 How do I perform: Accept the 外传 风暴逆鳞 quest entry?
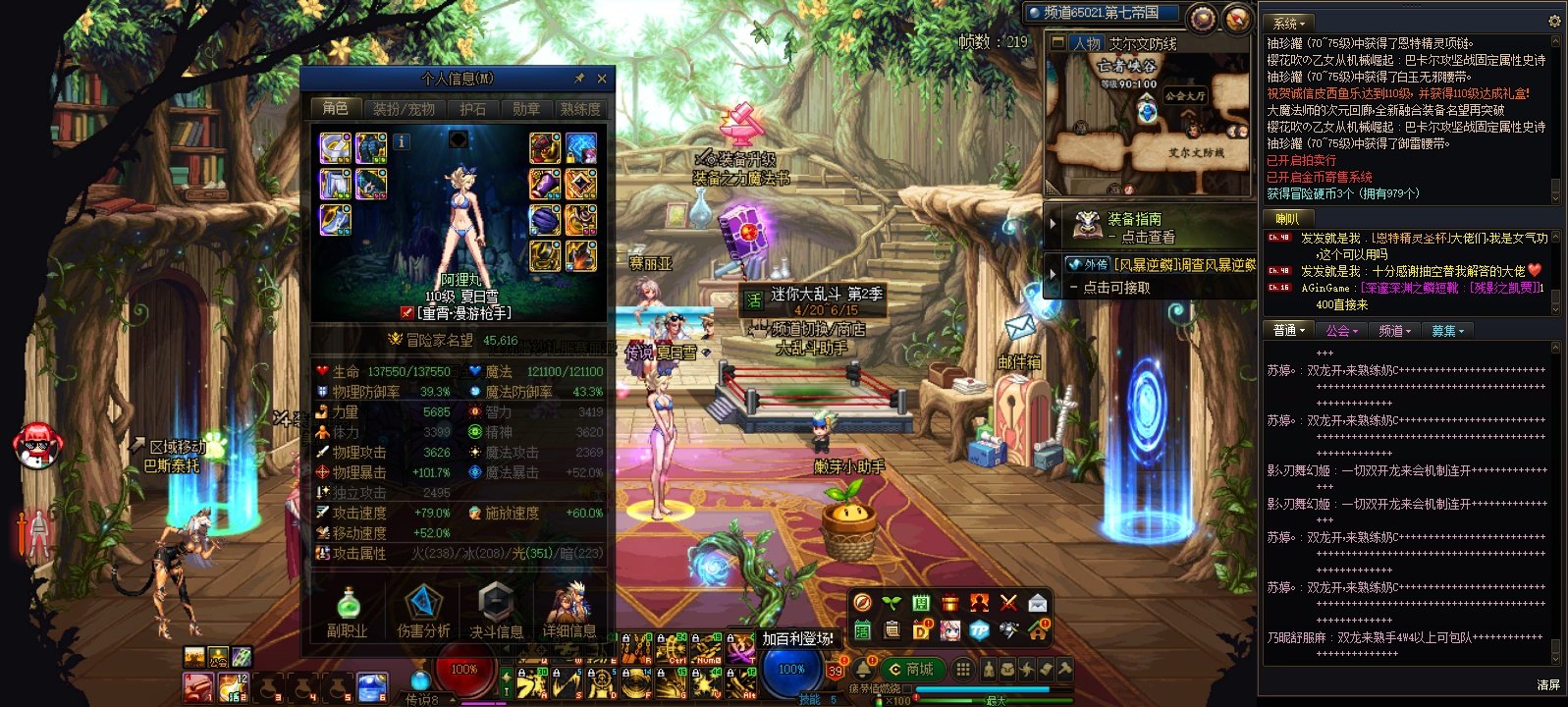pos(1159,275)
